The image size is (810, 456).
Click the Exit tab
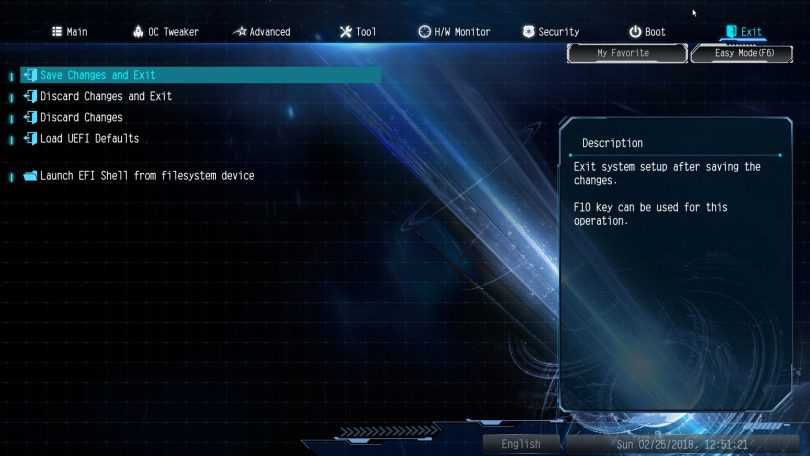tap(743, 32)
